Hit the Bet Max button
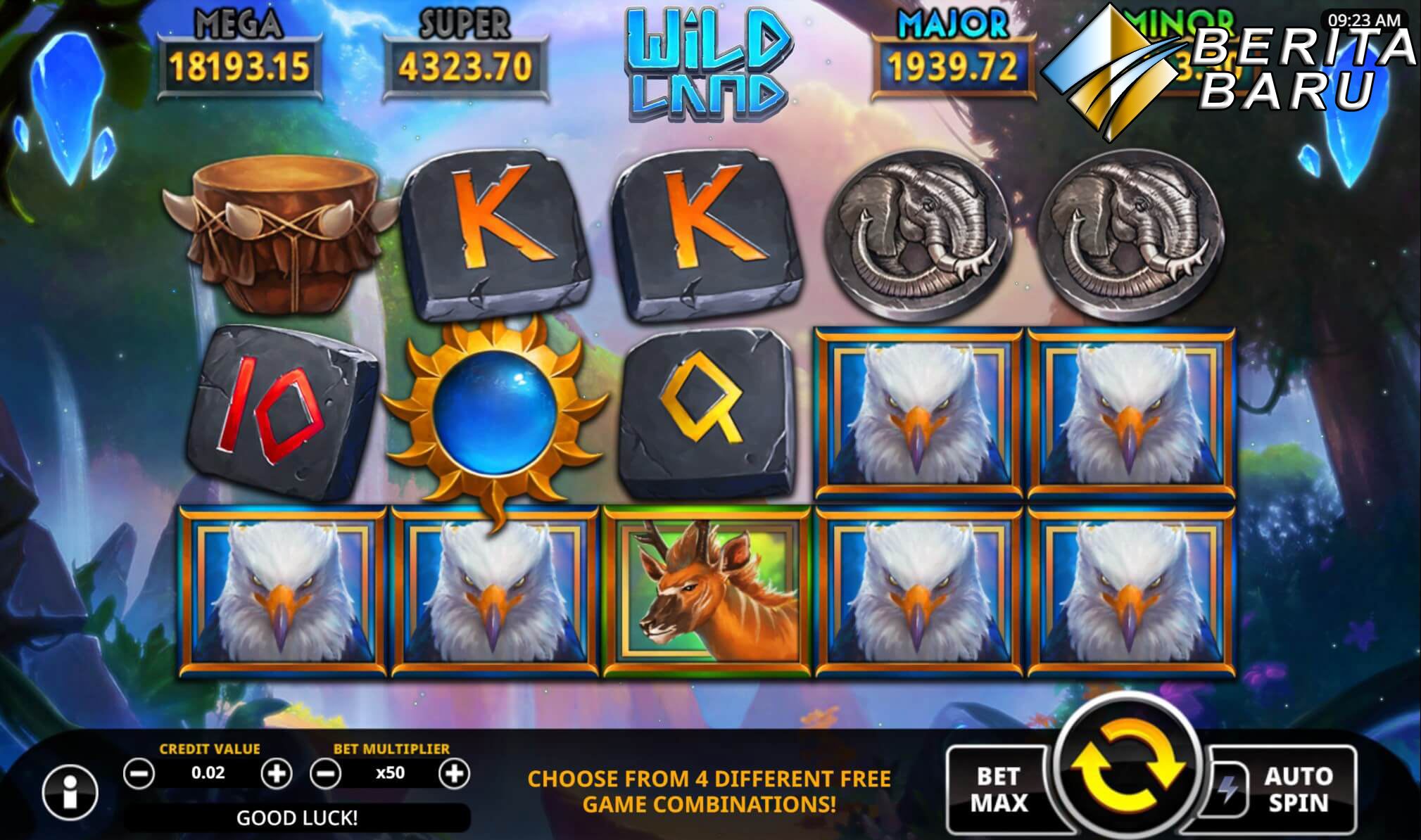 coord(999,789)
